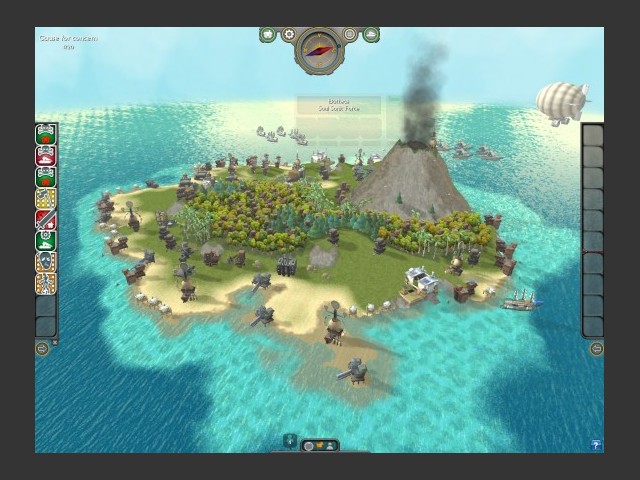Click the round button under right panel
Viewport: 640px width, 480px height.
click(x=596, y=348)
